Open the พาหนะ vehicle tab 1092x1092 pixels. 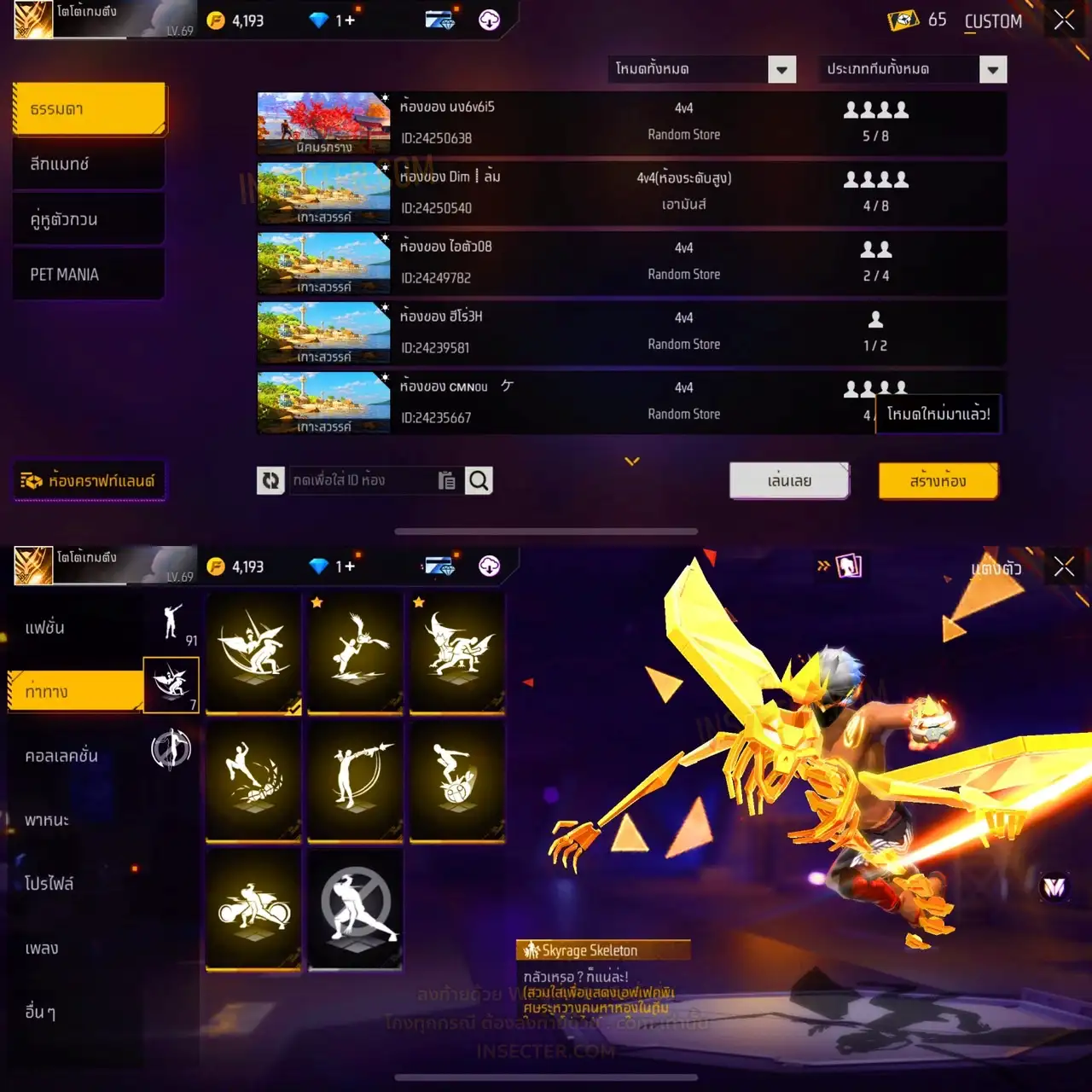(x=47, y=820)
